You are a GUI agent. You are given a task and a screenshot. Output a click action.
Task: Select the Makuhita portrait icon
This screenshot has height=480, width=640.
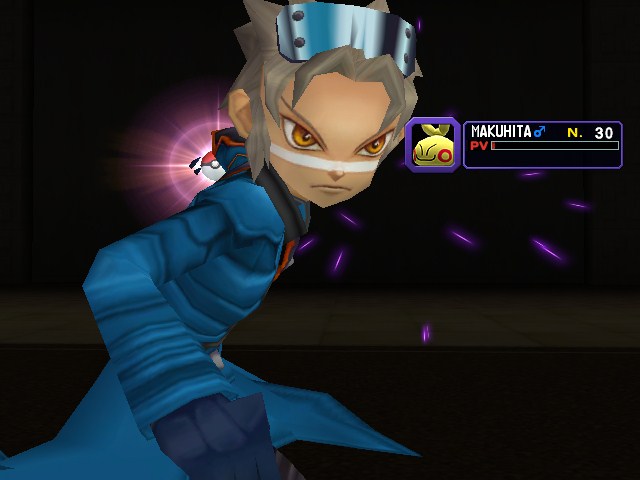pos(432,144)
